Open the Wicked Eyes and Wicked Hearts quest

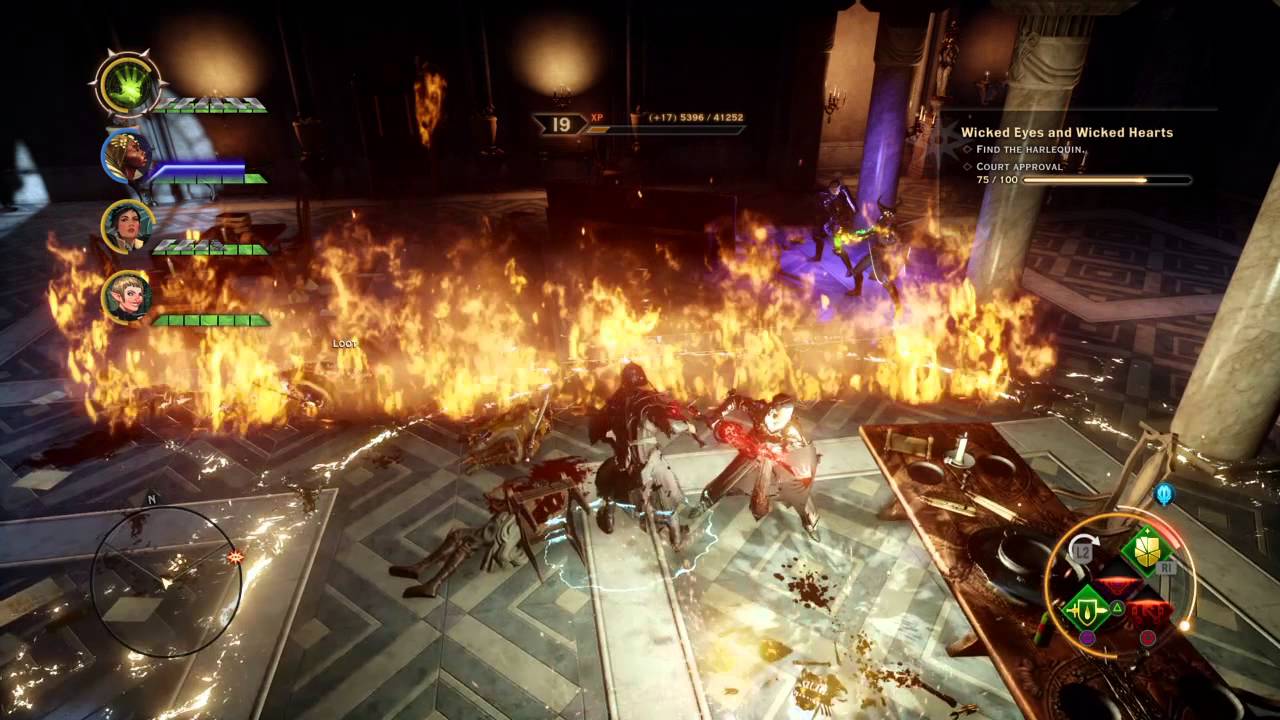point(1066,132)
